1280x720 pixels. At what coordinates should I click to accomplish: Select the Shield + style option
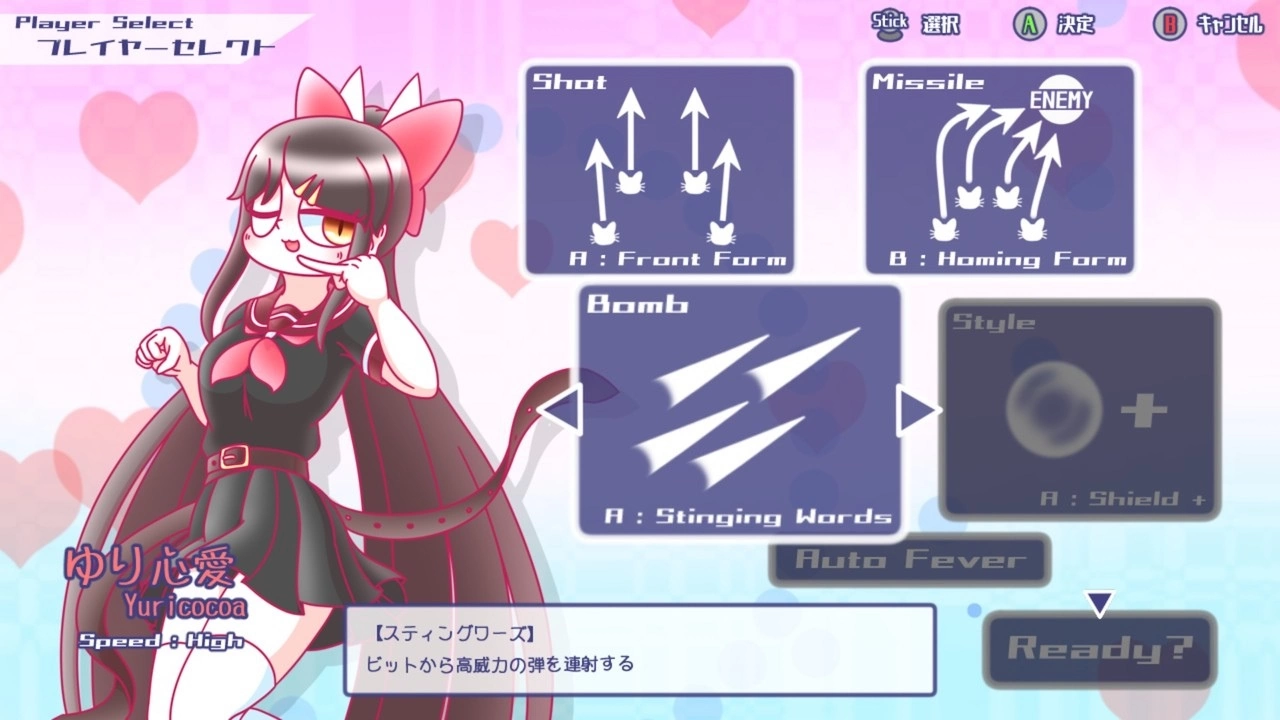[x=1078, y=410]
